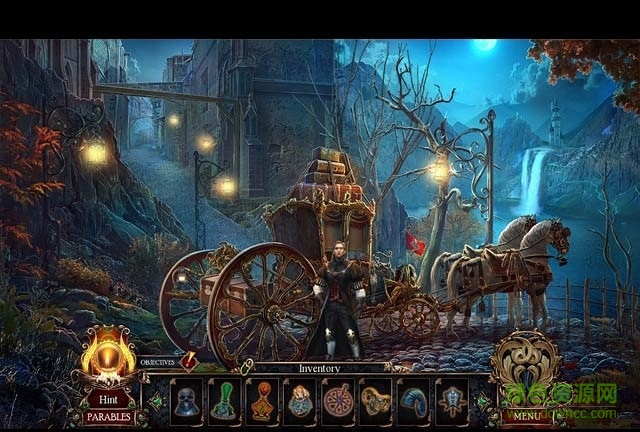Image resolution: width=640 pixels, height=432 pixels.
Task: Show current objectives with red diamond icon
Action: pyautogui.click(x=186, y=361)
